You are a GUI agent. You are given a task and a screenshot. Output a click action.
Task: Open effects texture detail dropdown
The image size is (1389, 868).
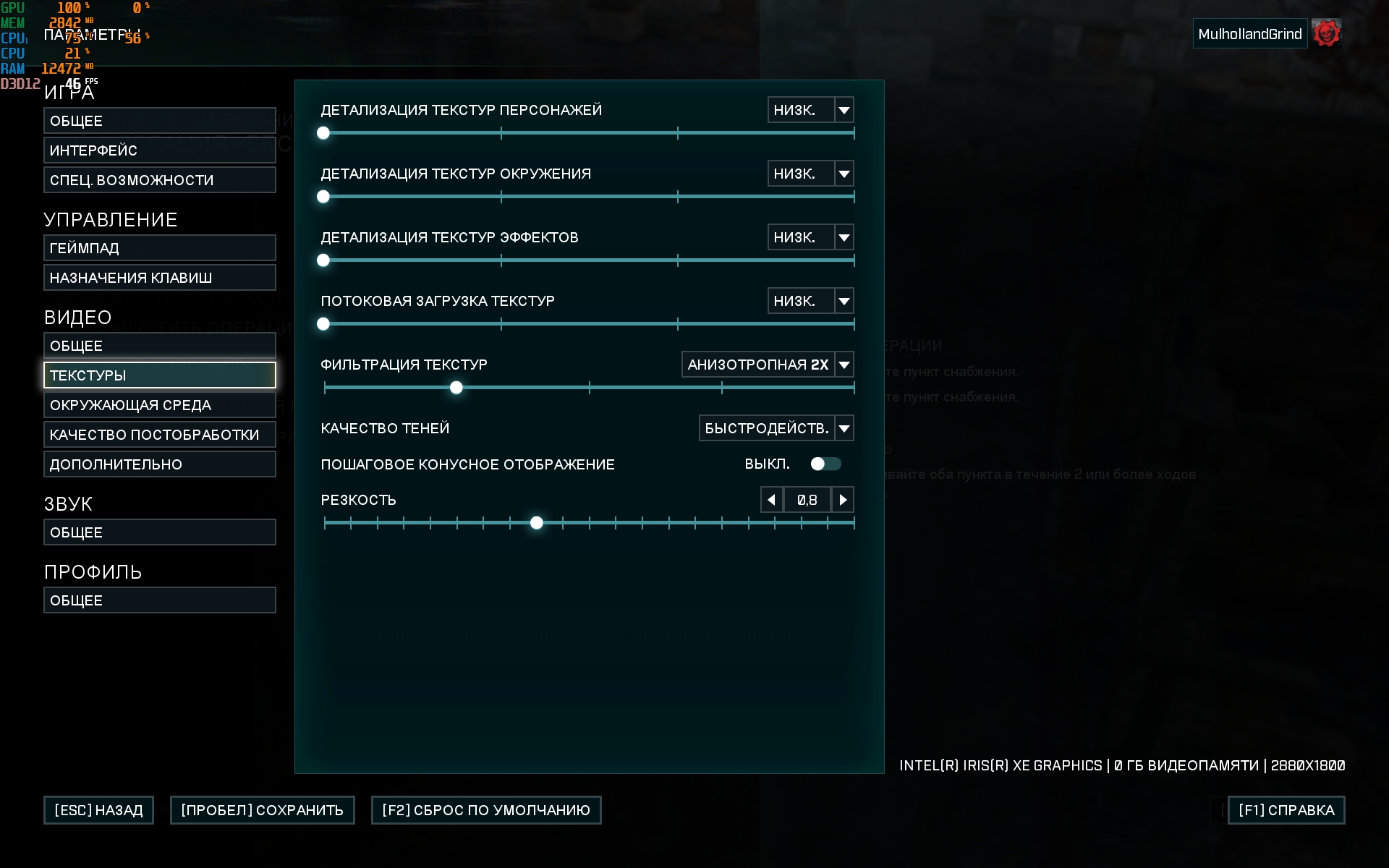[x=844, y=237]
